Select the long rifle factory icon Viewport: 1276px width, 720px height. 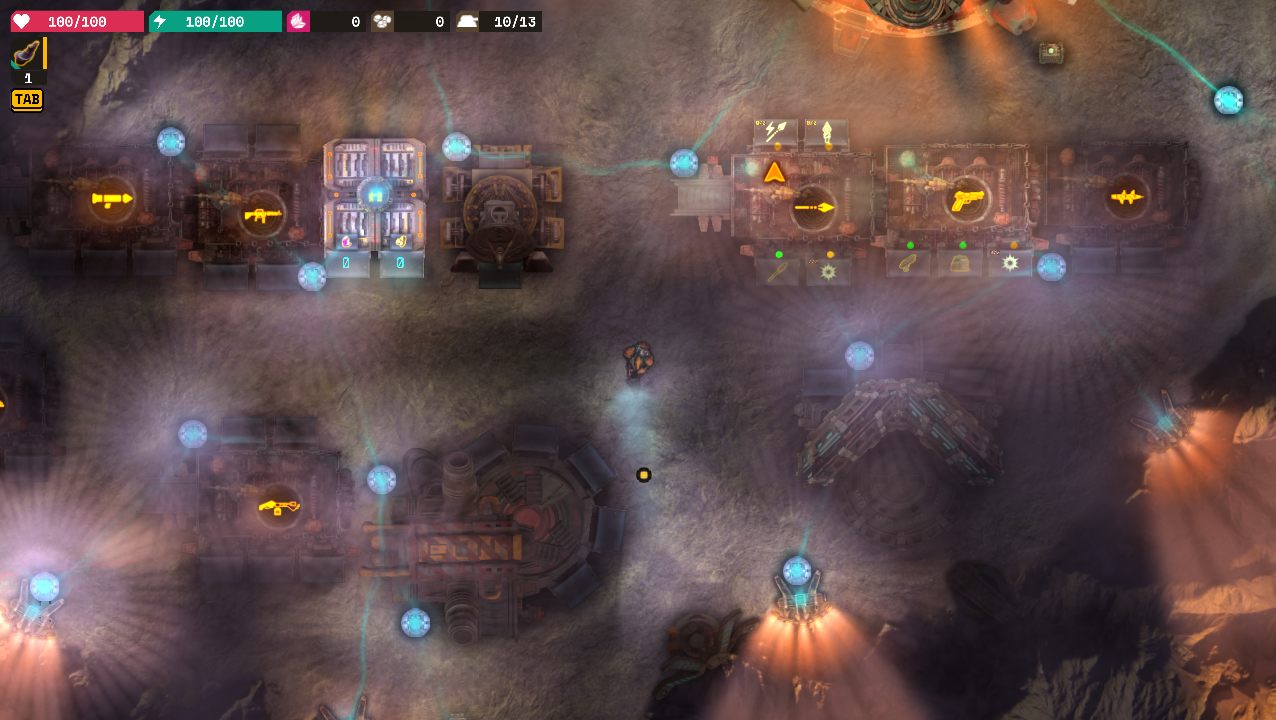814,207
